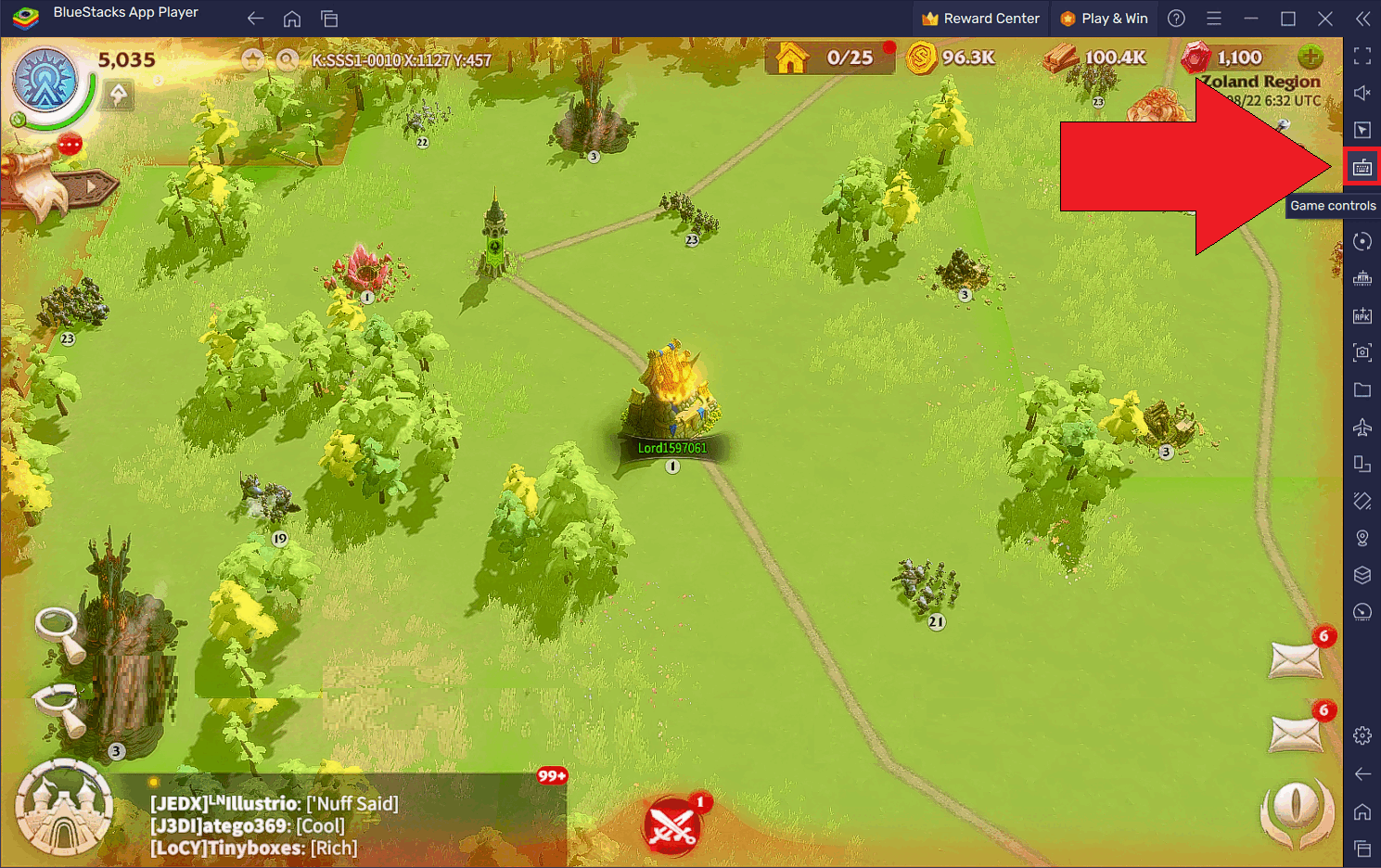Open the upper mail envelope

coord(1296,660)
